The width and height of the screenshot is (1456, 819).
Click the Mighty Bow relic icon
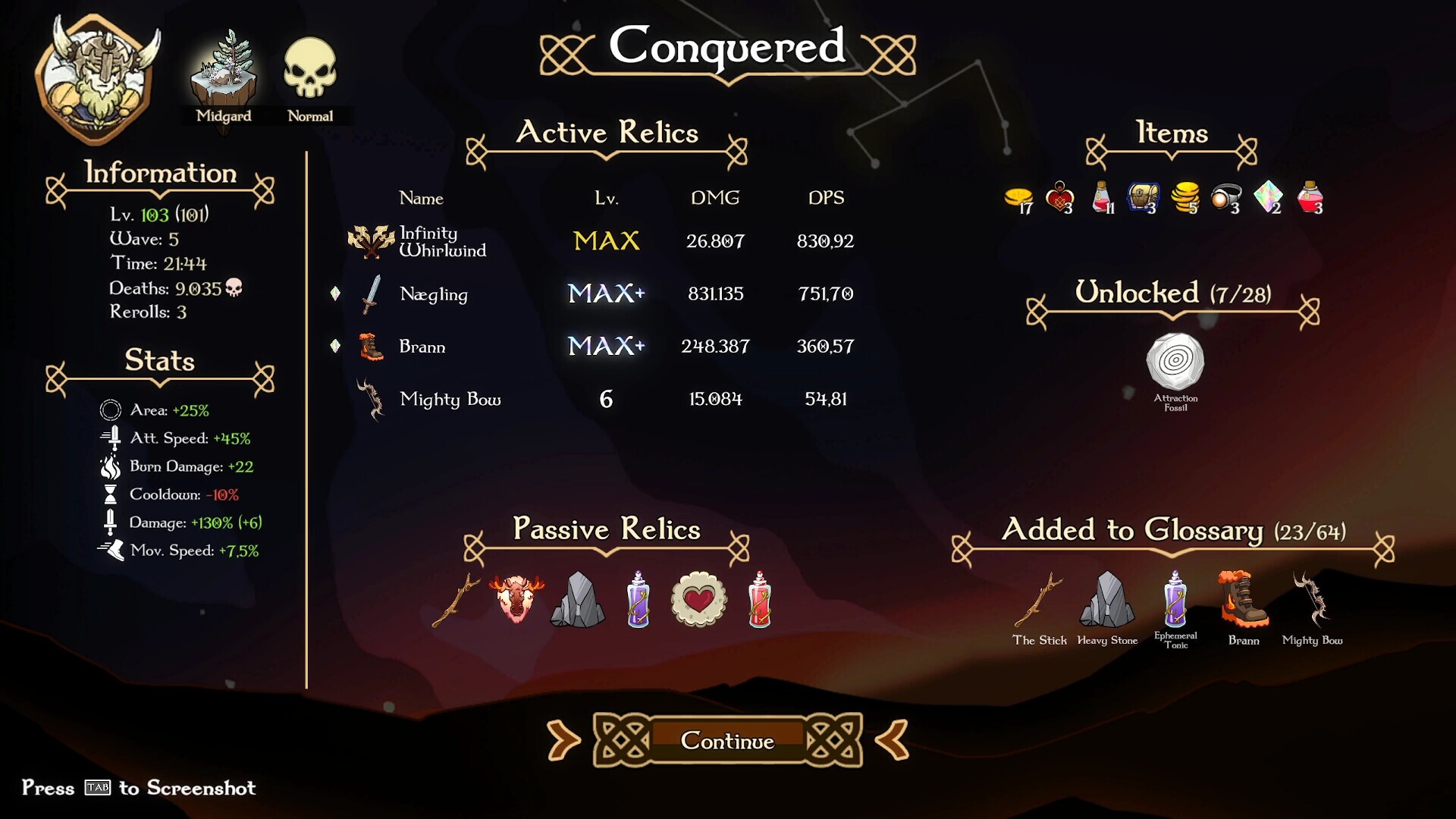[x=369, y=400]
